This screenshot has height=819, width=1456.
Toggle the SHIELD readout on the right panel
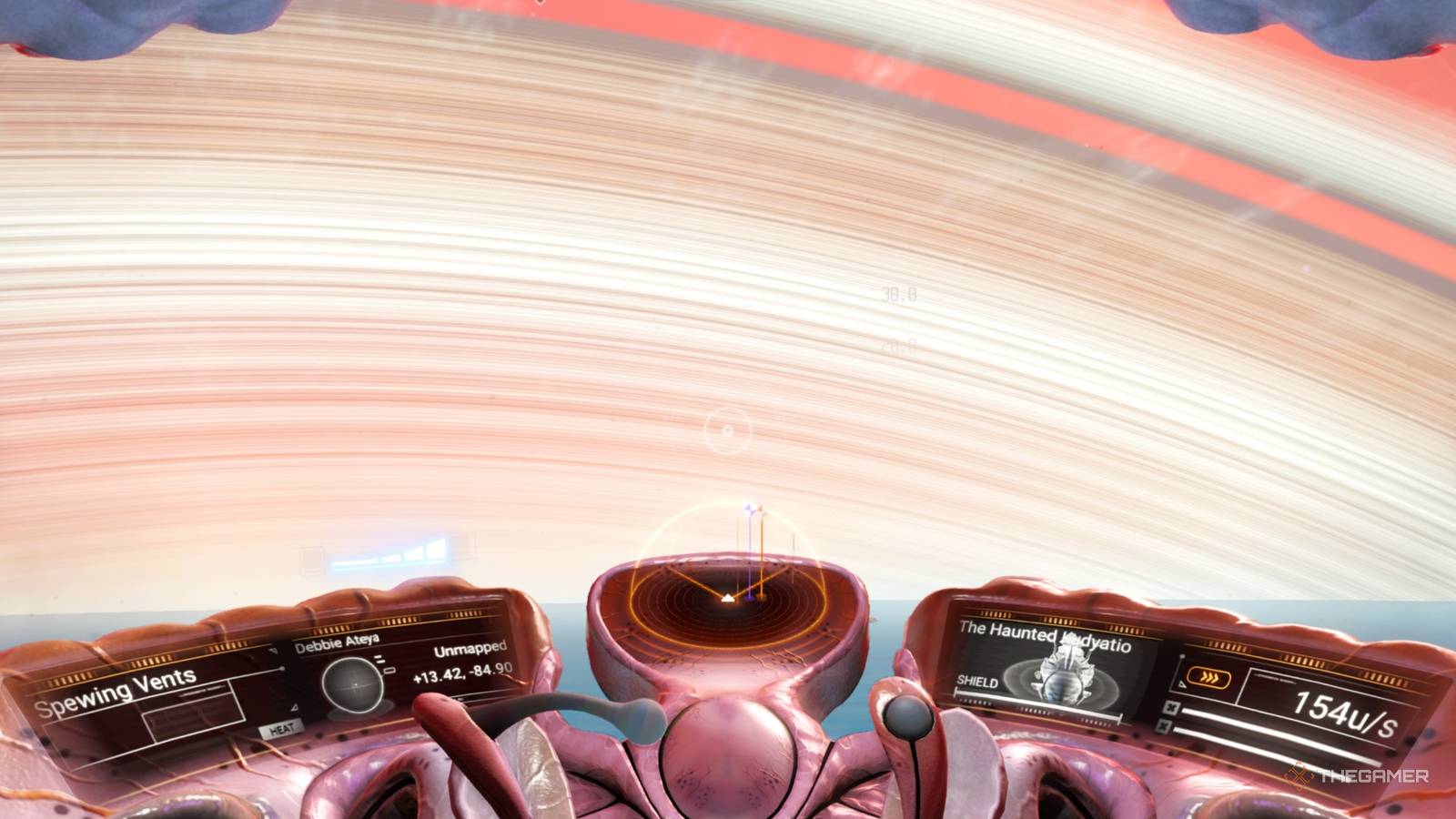coord(976,682)
